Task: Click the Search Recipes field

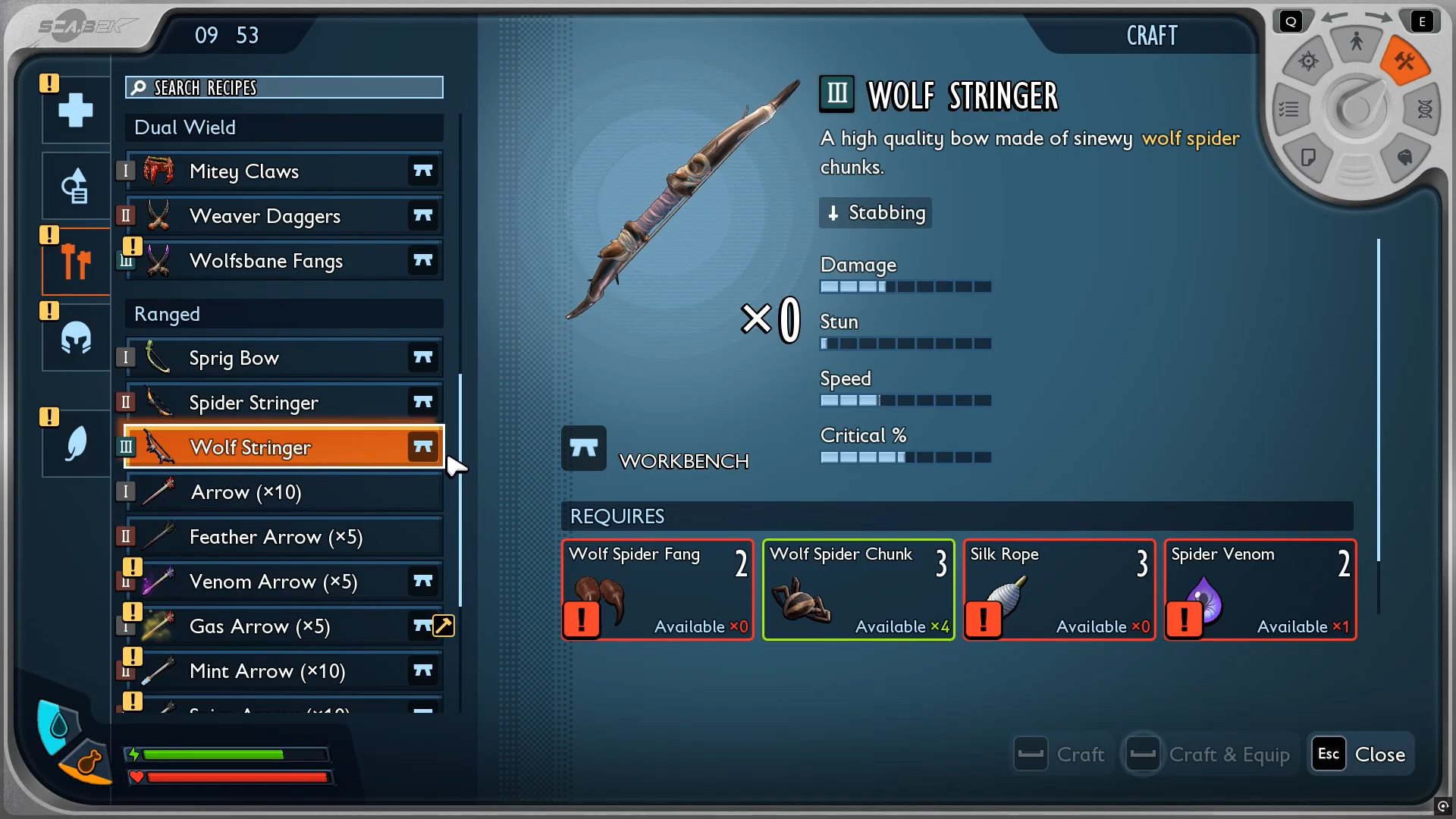Action: (284, 88)
